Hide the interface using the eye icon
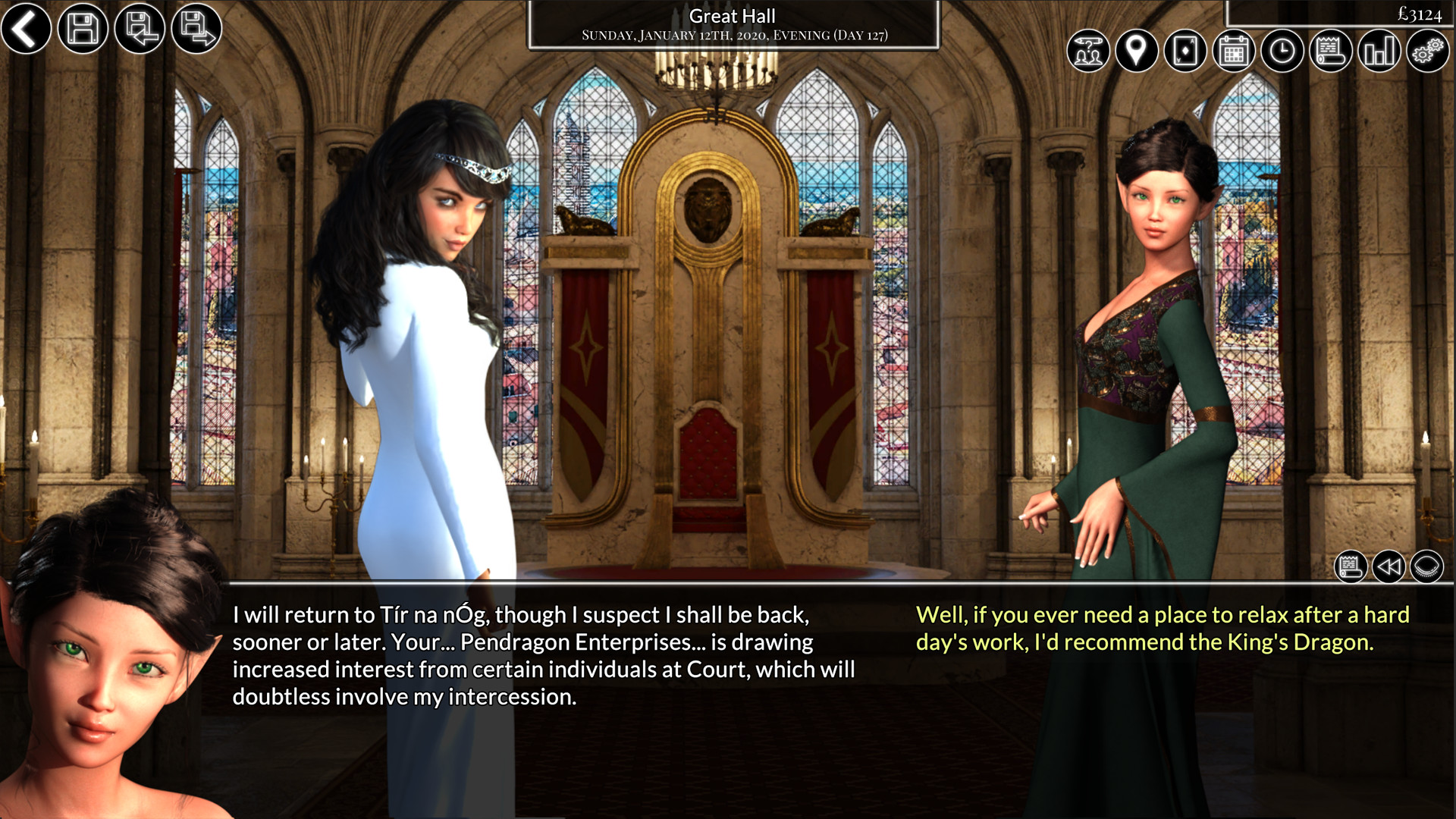1456x819 pixels. pyautogui.click(x=1430, y=567)
